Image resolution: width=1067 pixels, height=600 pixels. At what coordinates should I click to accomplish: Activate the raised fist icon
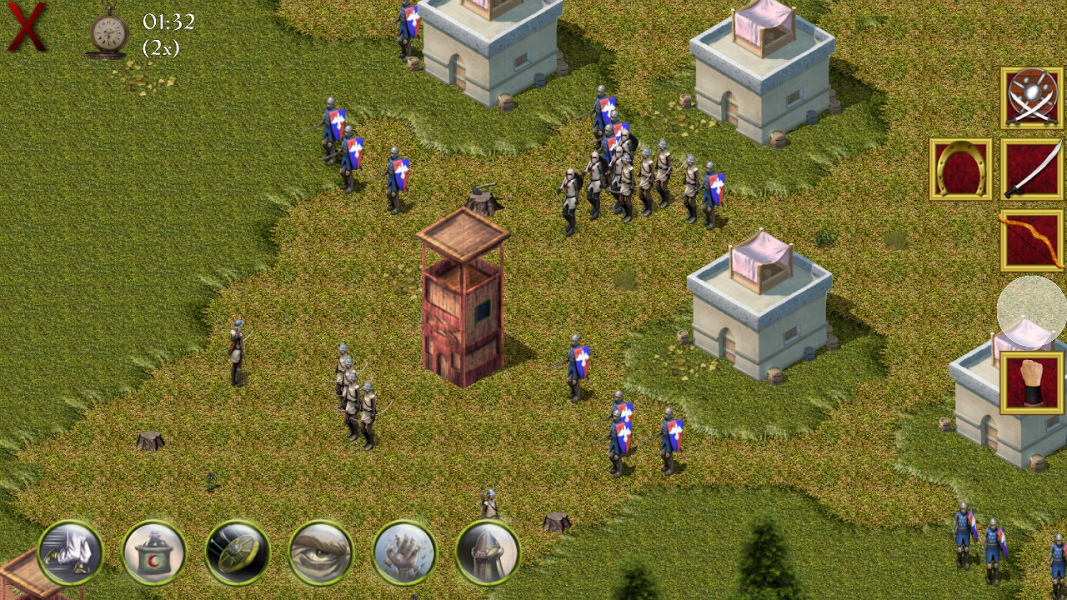1032,383
